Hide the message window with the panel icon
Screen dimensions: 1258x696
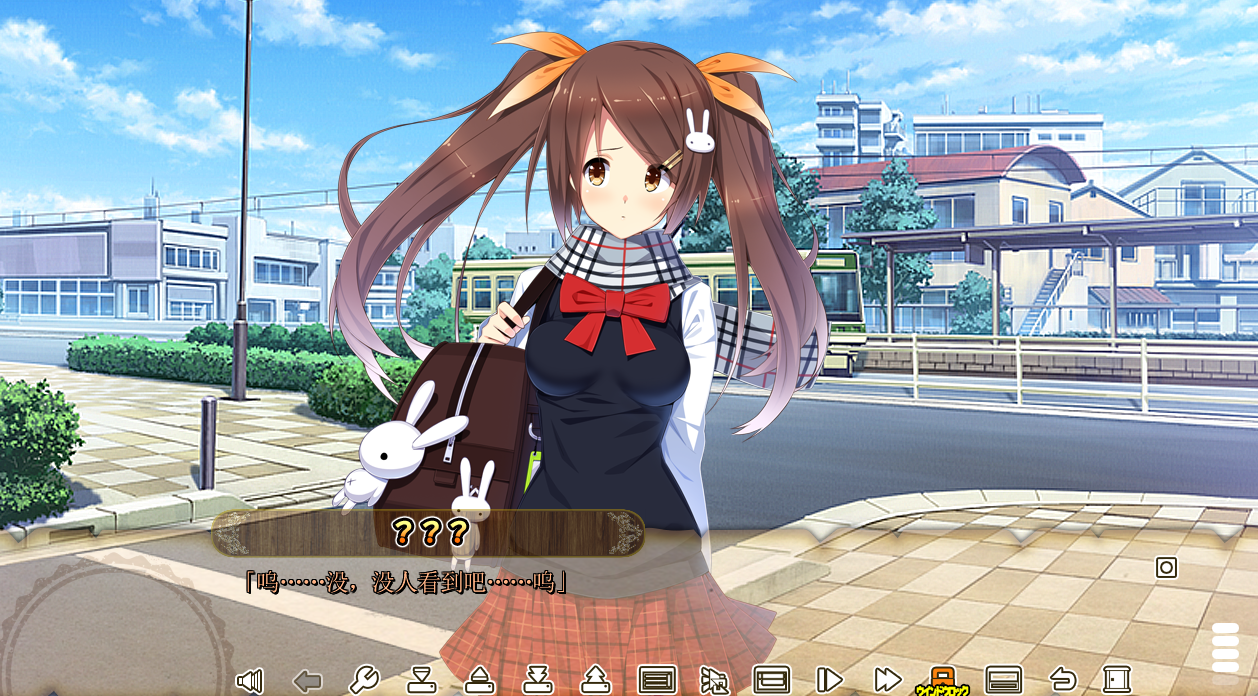(x=1003, y=680)
